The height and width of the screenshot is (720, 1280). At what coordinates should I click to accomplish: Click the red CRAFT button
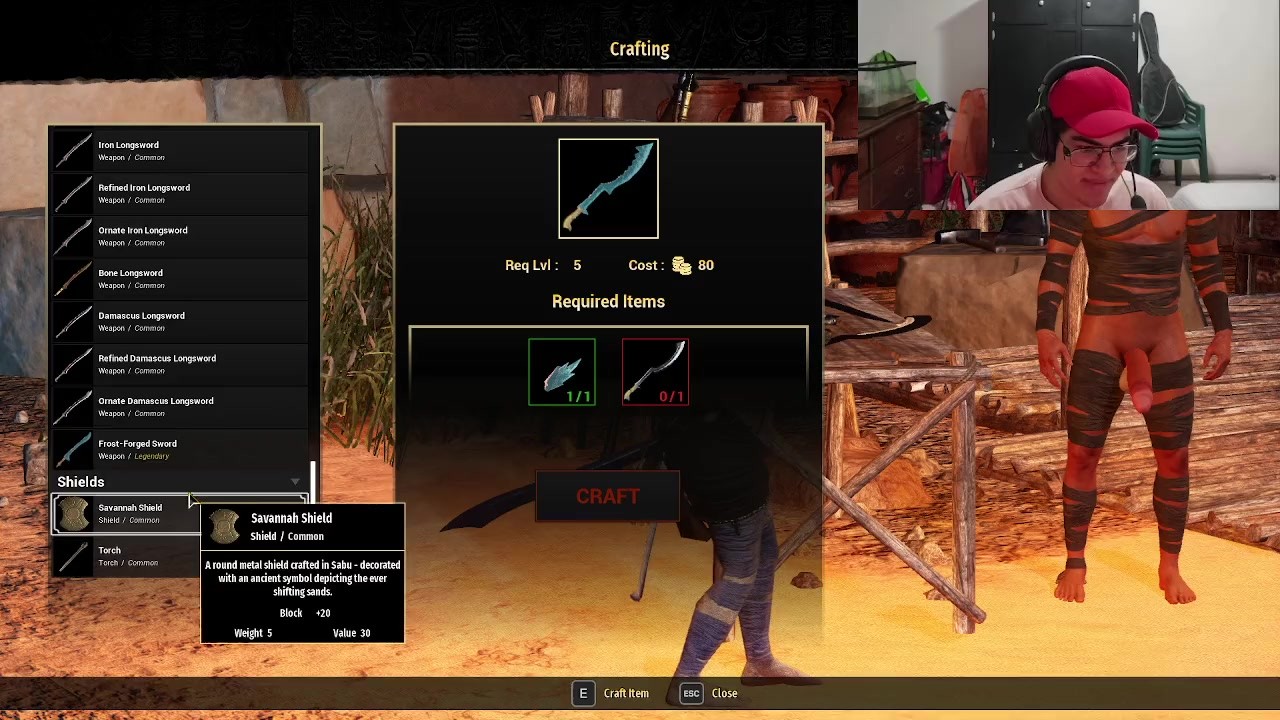(607, 497)
